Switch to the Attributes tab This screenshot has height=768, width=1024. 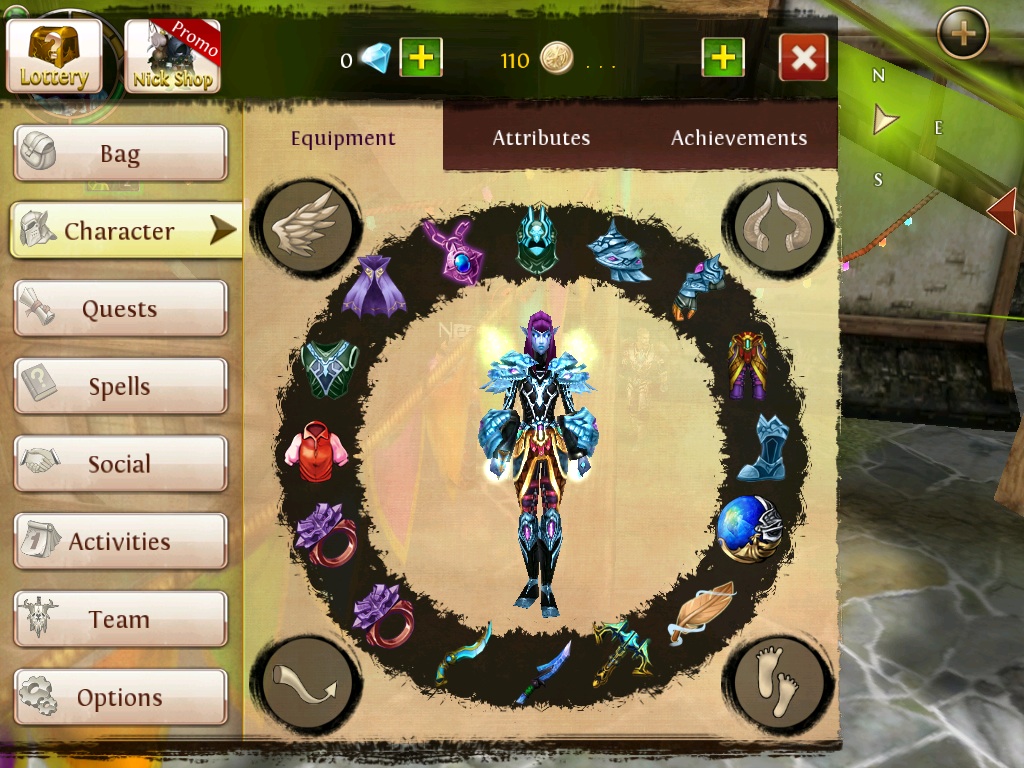[x=541, y=138]
